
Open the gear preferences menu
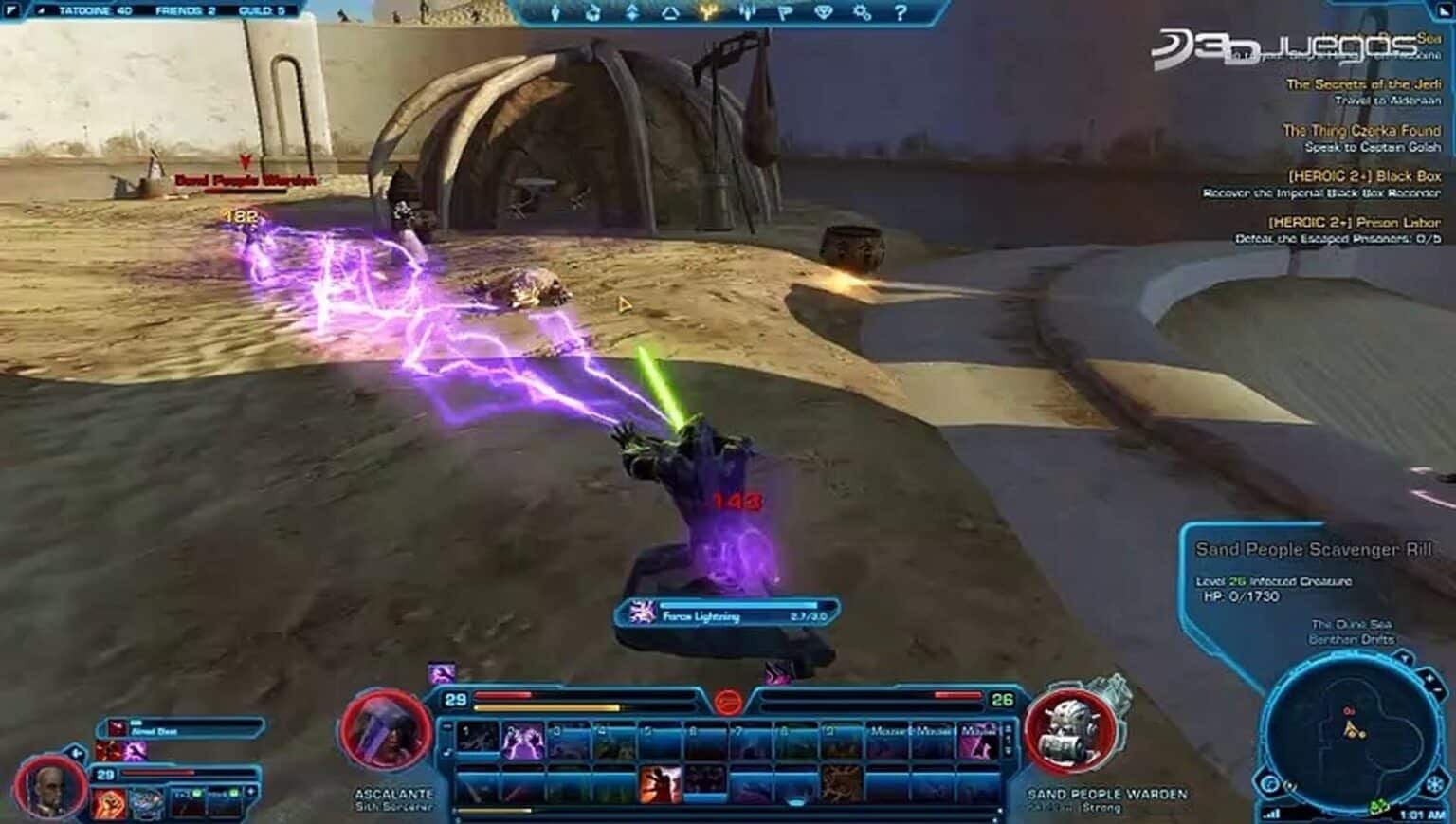coord(862,12)
